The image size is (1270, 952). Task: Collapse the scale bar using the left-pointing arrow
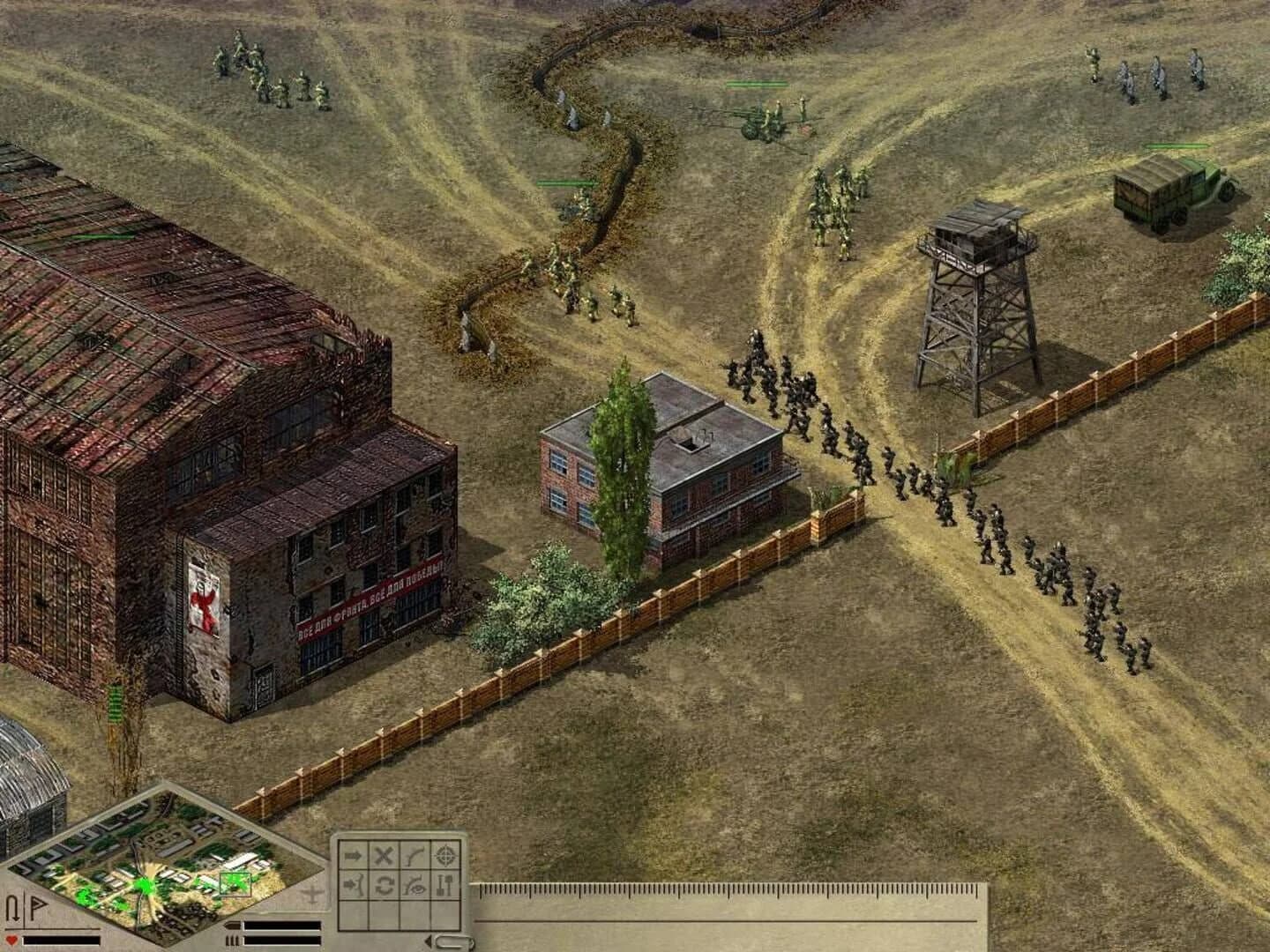[x=429, y=940]
